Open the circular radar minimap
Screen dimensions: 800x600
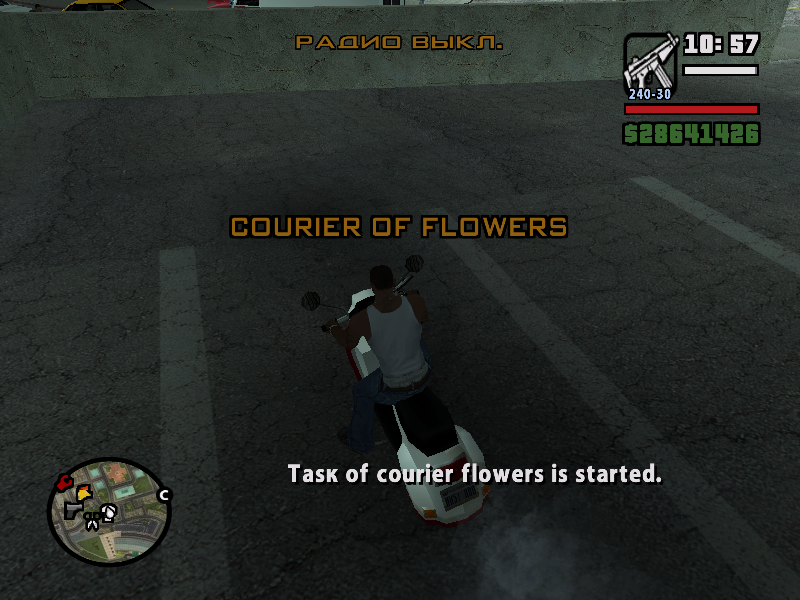pos(109,511)
